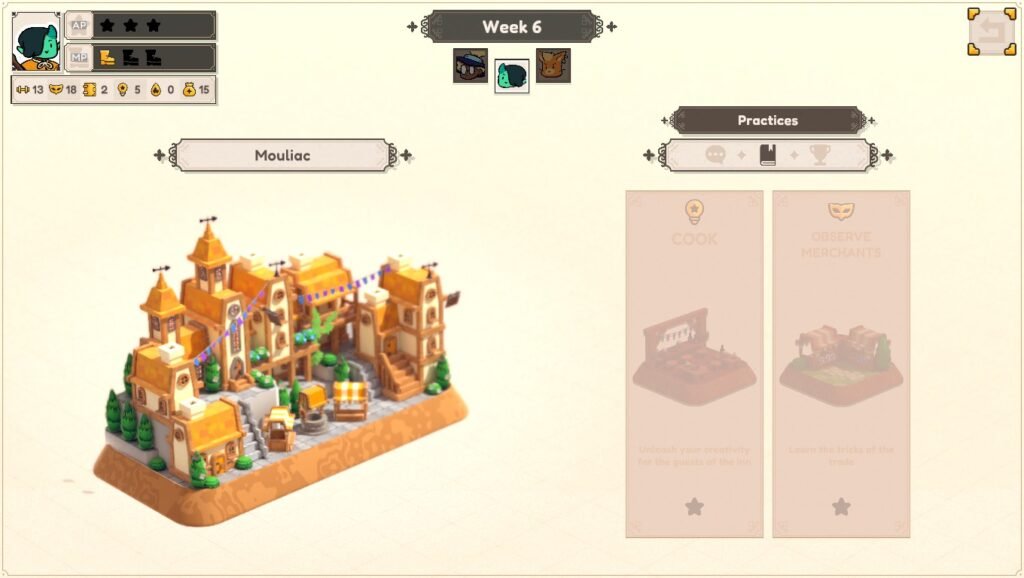The height and width of the screenshot is (578, 1024).
Task: Switch to the trophy tab
Action: [820, 155]
